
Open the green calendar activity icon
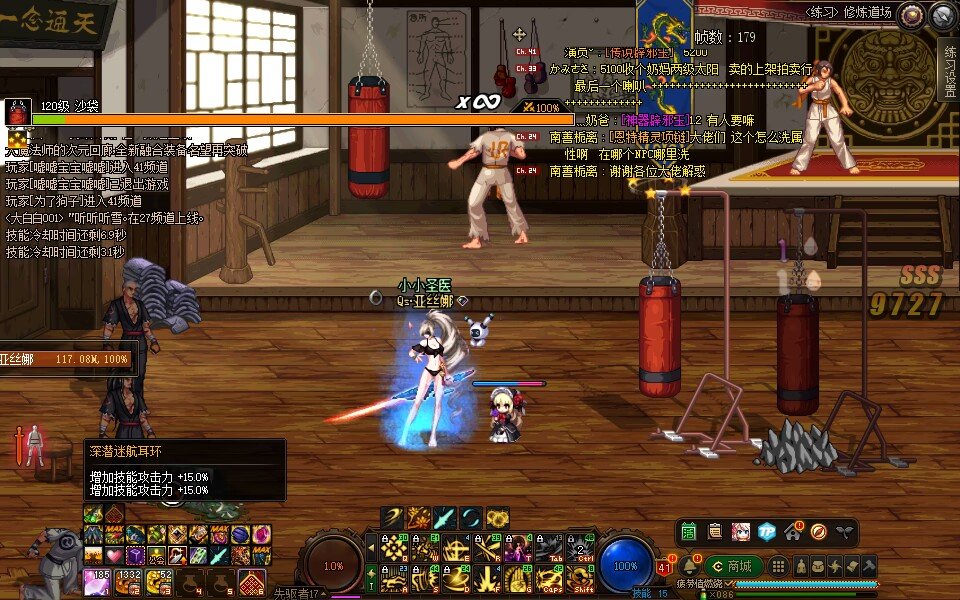click(689, 531)
